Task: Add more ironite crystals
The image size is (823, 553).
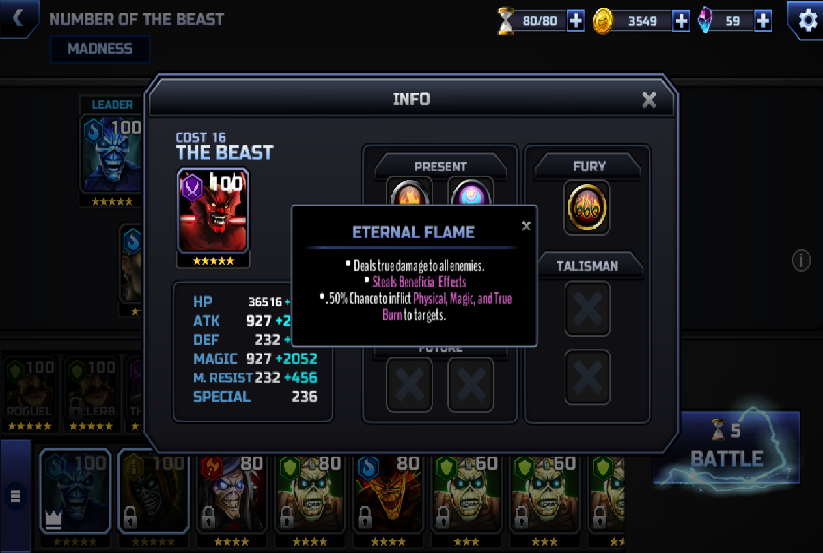Action: click(763, 20)
